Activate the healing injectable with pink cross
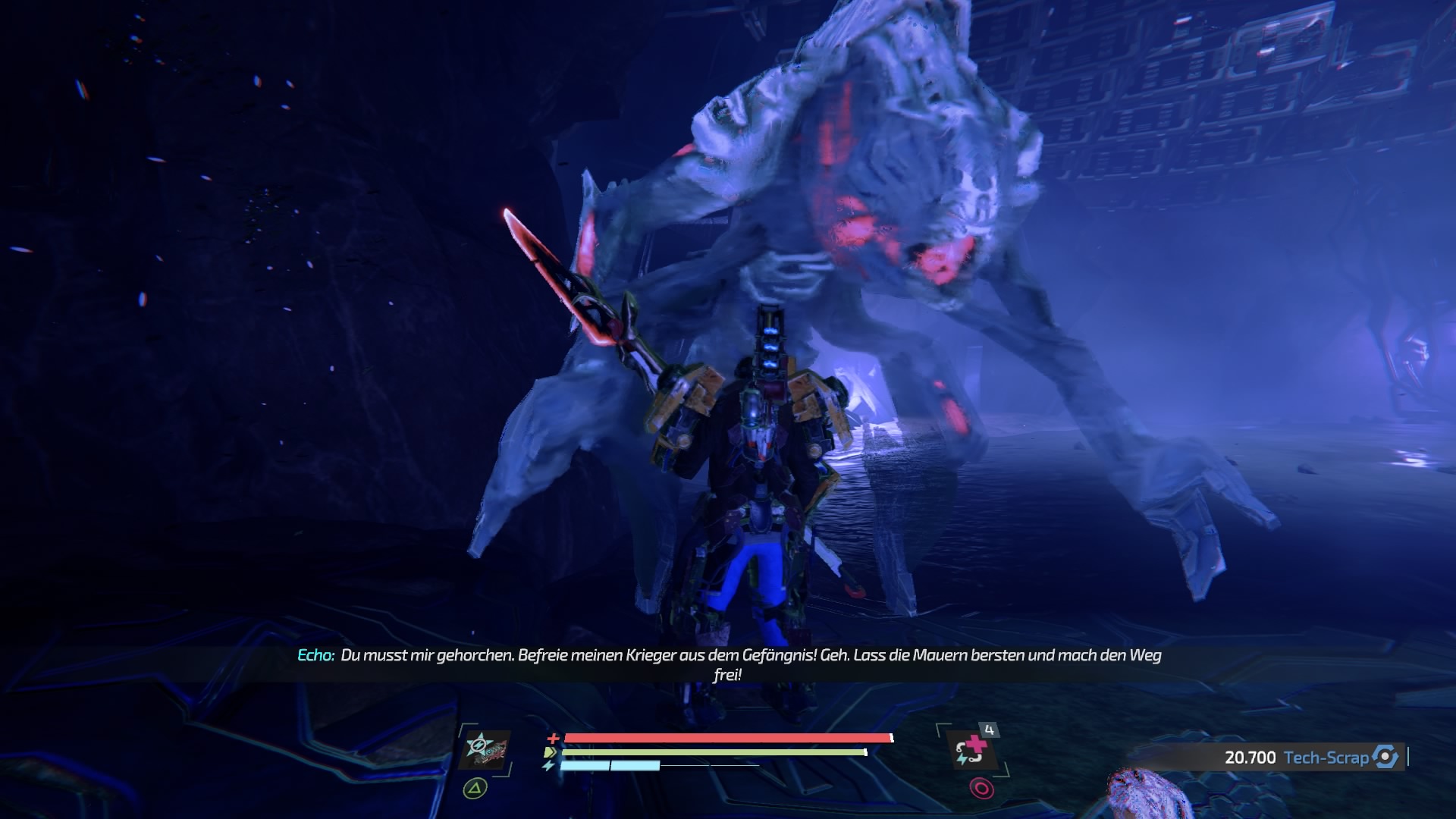1456x819 pixels. (x=971, y=750)
